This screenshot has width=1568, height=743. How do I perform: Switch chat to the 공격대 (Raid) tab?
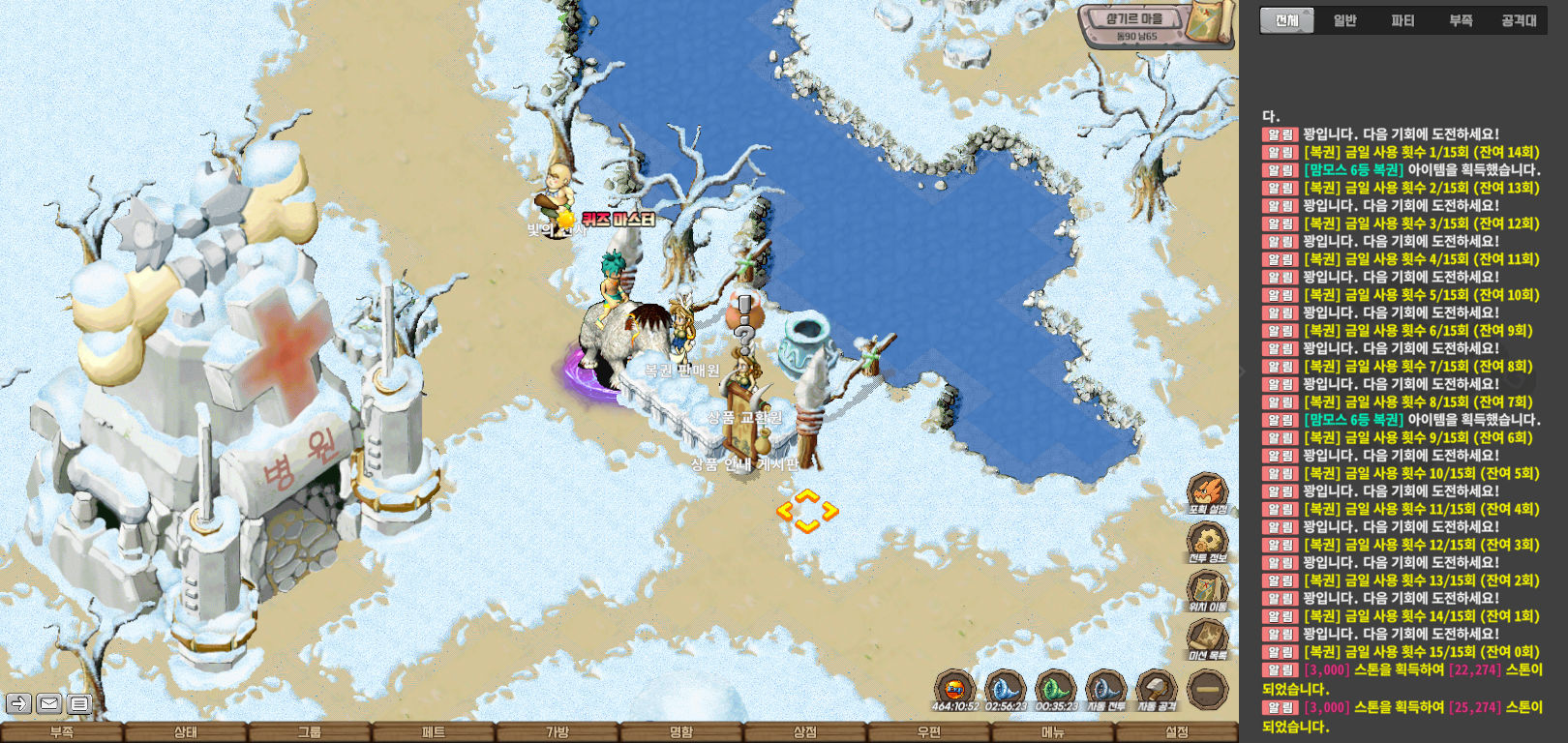click(1519, 20)
